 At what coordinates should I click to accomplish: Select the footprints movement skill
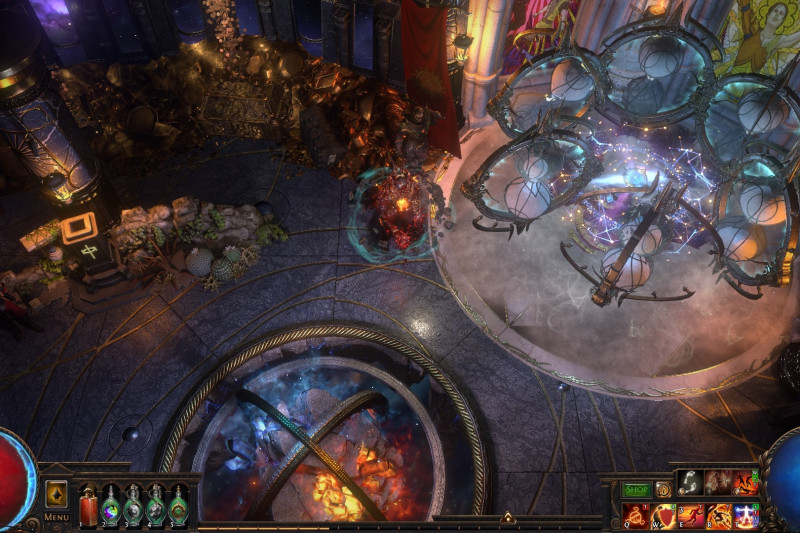689,482
